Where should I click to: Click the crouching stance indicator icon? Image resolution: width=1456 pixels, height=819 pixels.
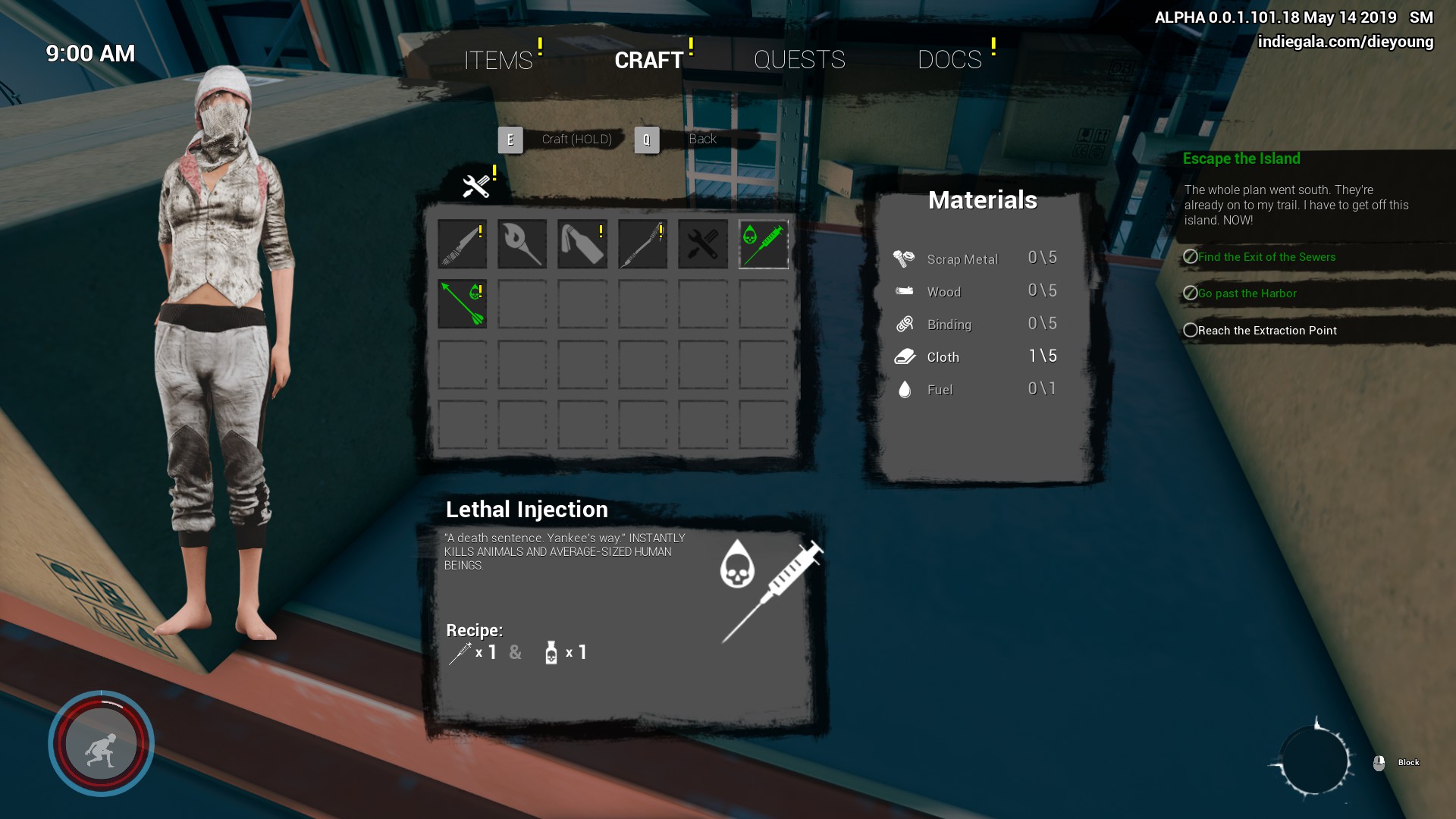click(101, 745)
